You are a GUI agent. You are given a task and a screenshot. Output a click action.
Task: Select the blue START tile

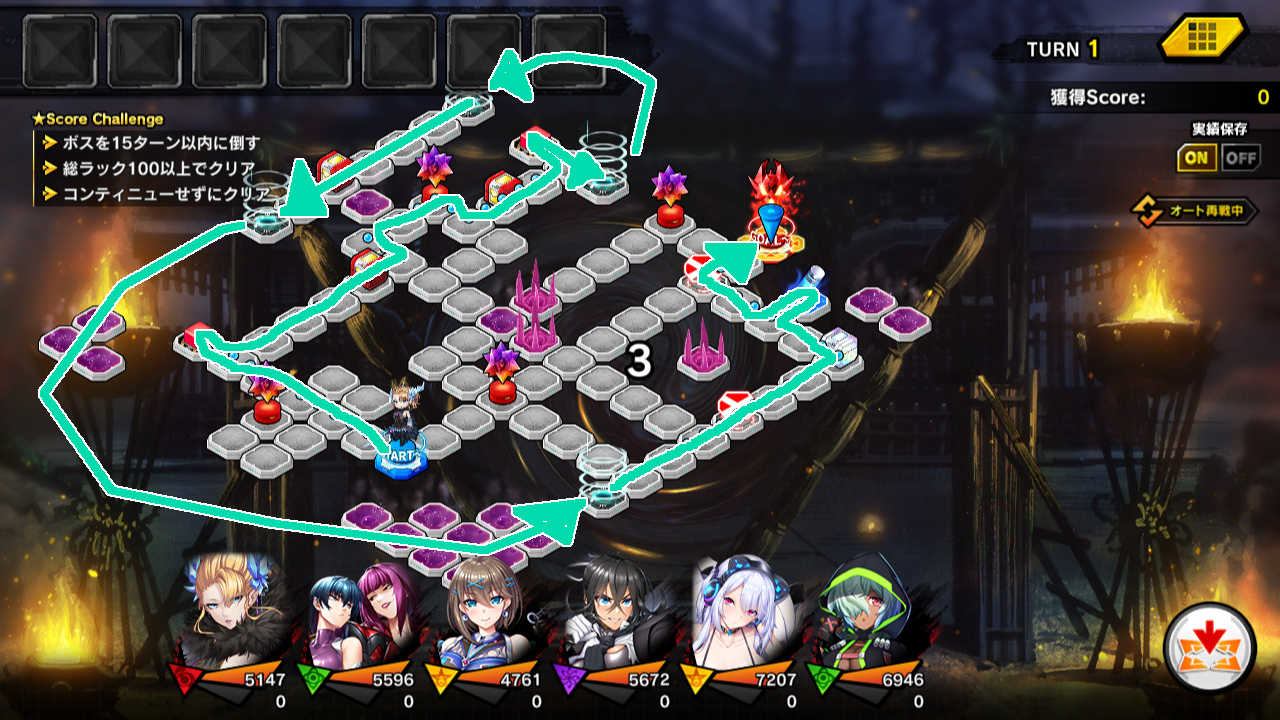click(401, 459)
